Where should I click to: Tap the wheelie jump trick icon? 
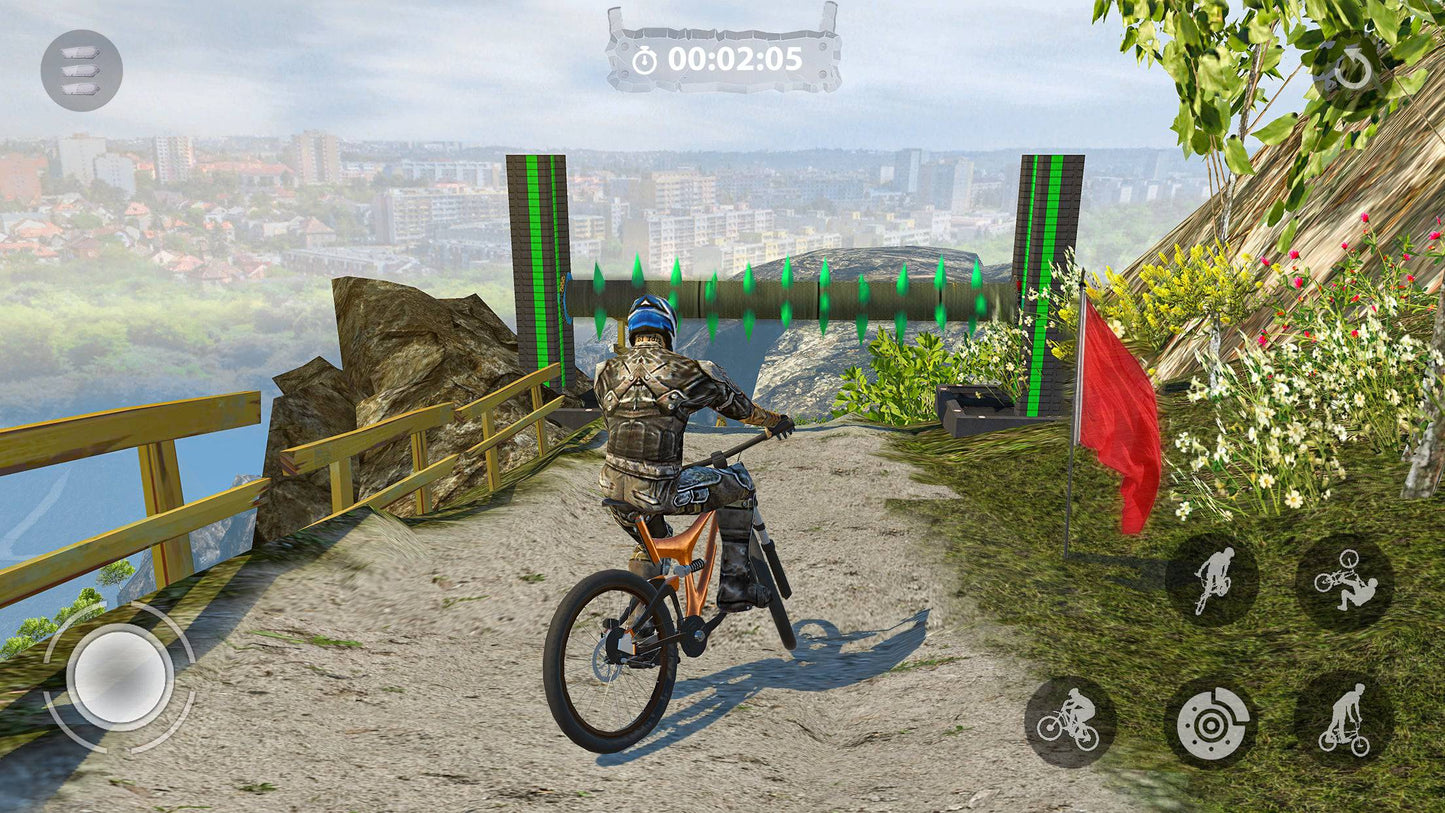(x=1212, y=580)
